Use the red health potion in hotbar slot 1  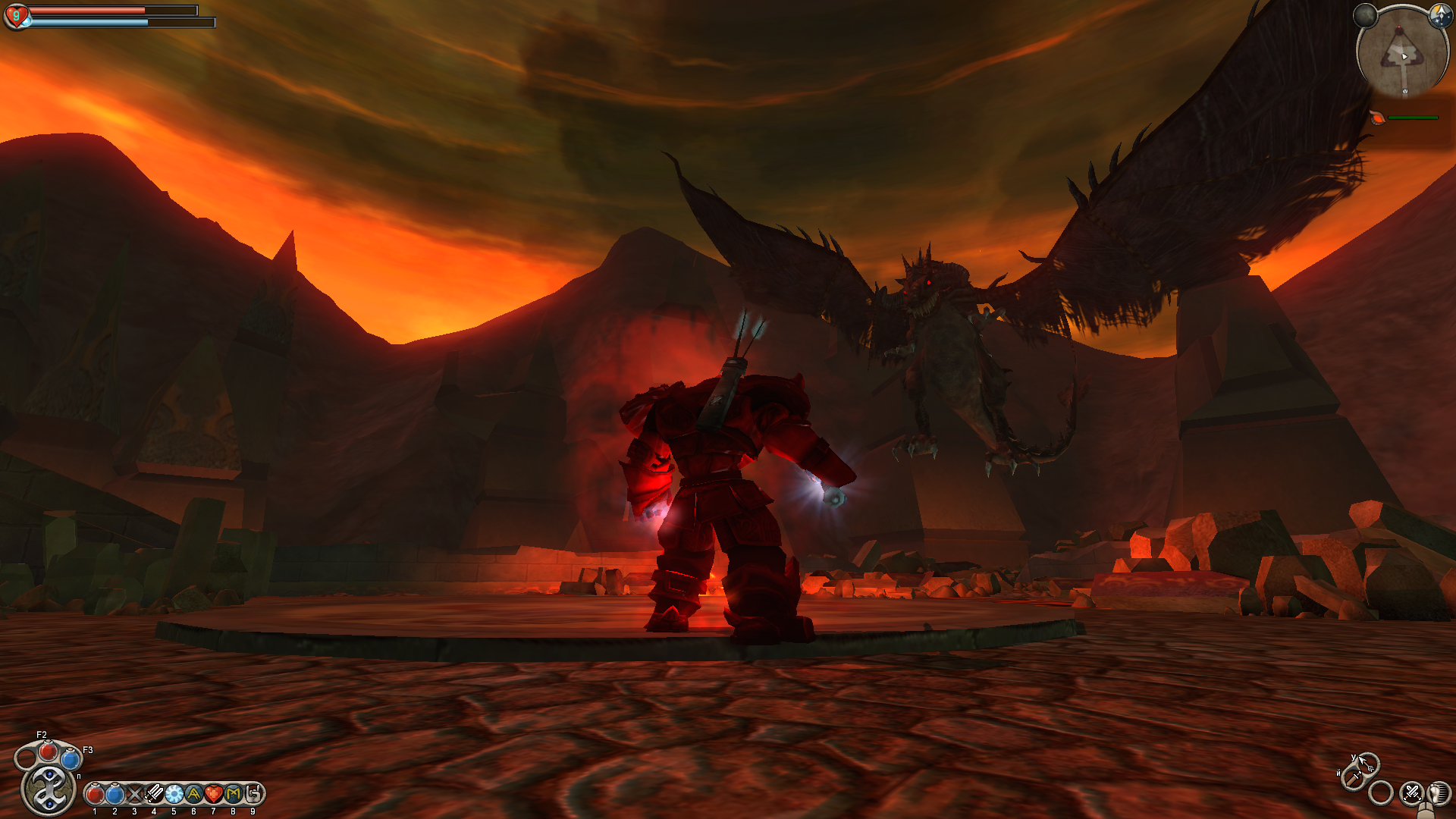click(x=95, y=794)
